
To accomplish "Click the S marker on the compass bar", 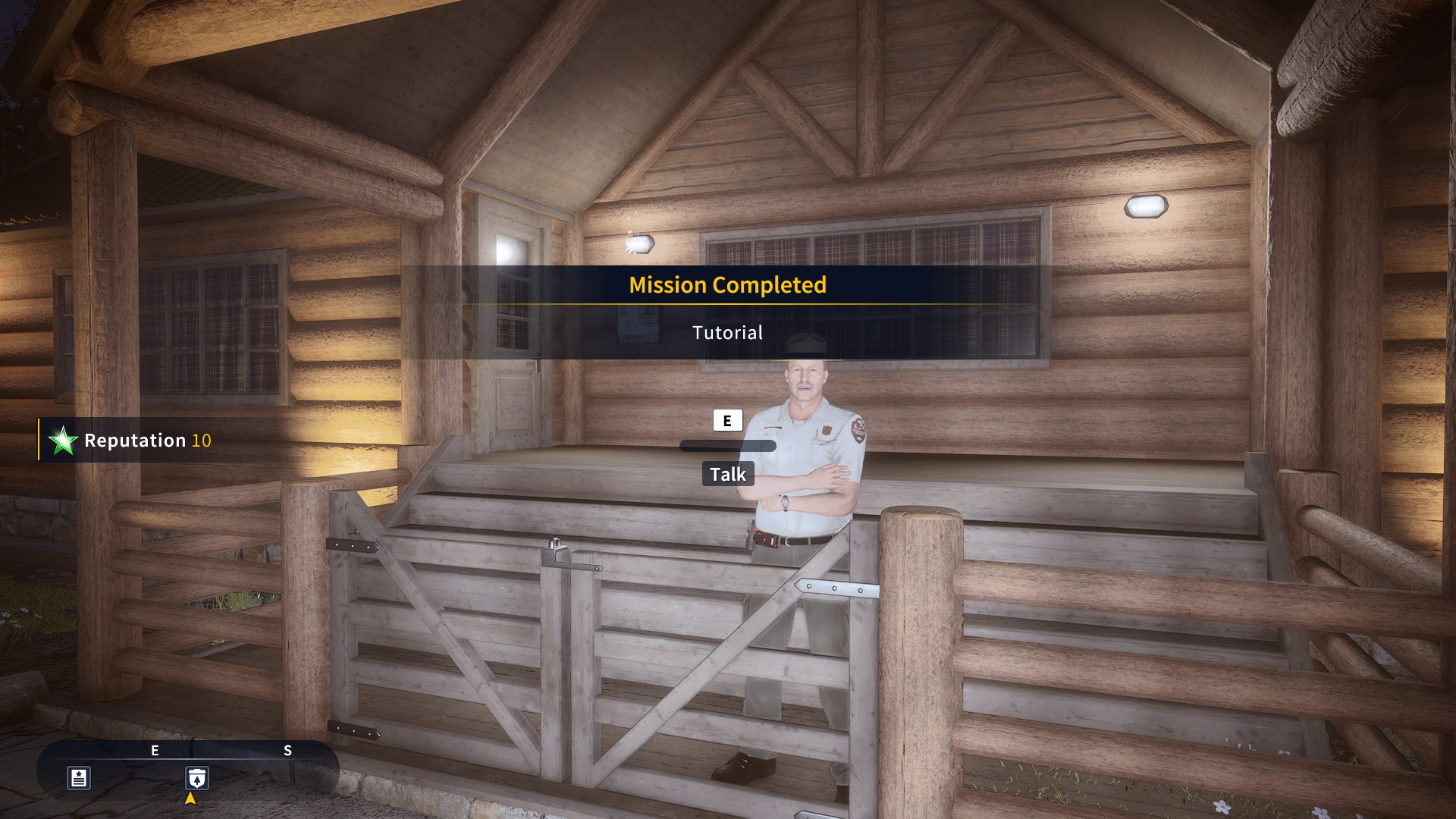I will pyautogui.click(x=287, y=752).
